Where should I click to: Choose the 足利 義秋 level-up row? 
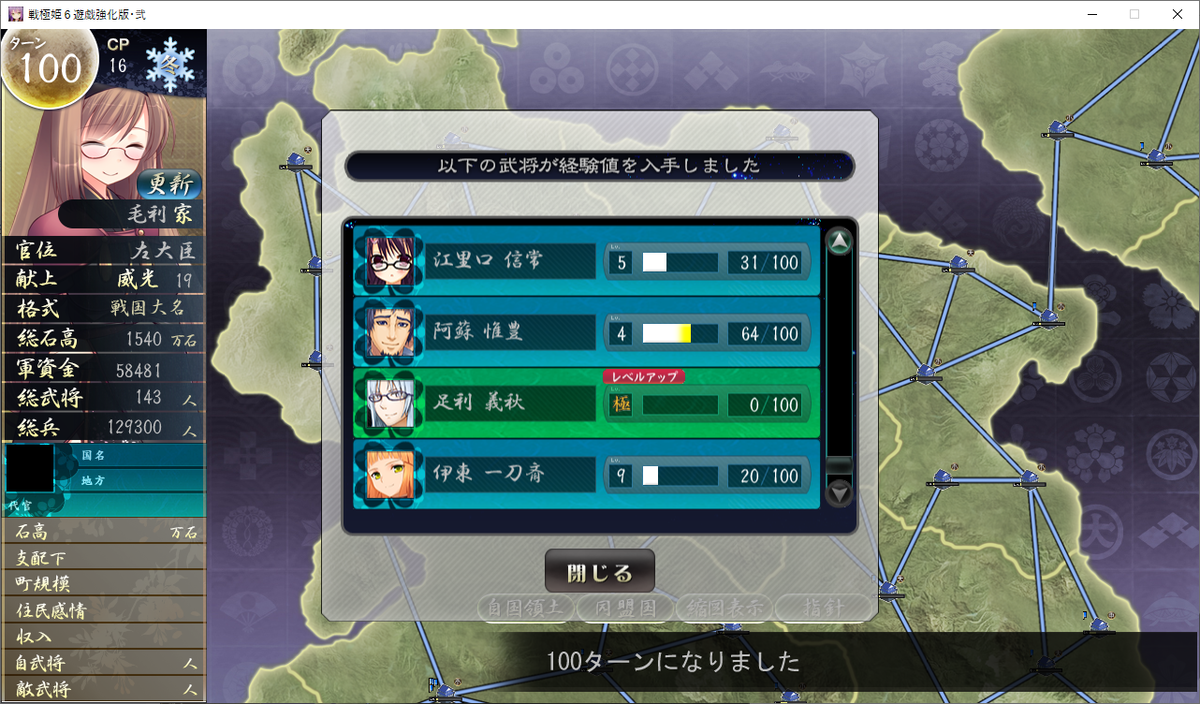pos(585,403)
